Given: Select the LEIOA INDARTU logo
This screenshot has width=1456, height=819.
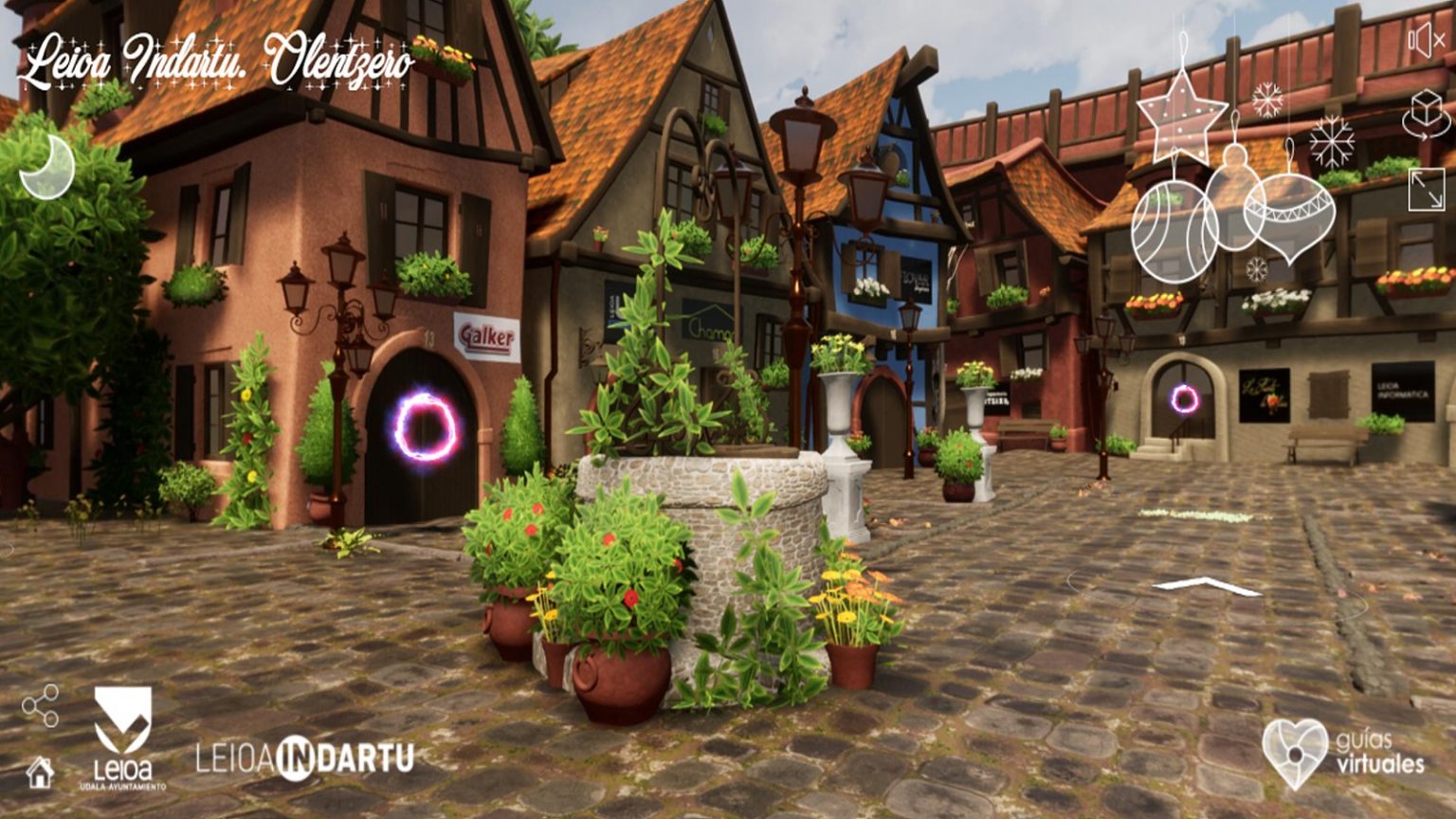Looking at the screenshot, I should pos(302,756).
